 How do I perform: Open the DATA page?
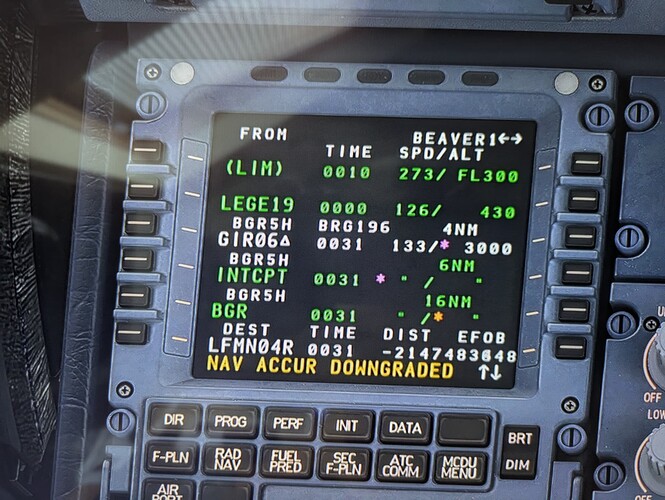click(x=405, y=428)
